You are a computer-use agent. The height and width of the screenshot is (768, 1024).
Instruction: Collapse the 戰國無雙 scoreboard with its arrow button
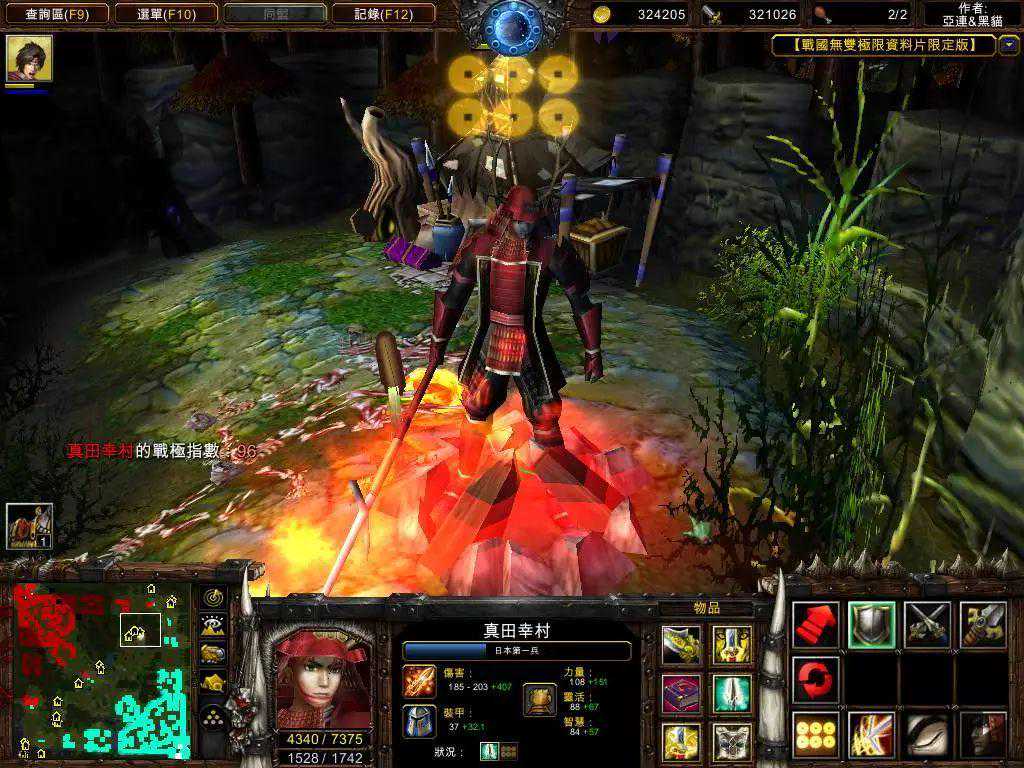click(1009, 45)
